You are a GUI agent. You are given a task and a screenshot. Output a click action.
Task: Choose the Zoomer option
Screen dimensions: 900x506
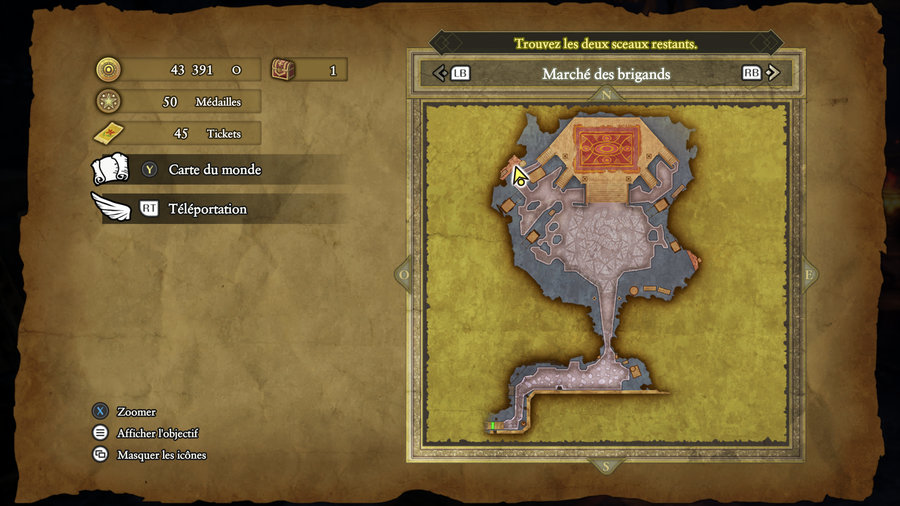point(136,412)
